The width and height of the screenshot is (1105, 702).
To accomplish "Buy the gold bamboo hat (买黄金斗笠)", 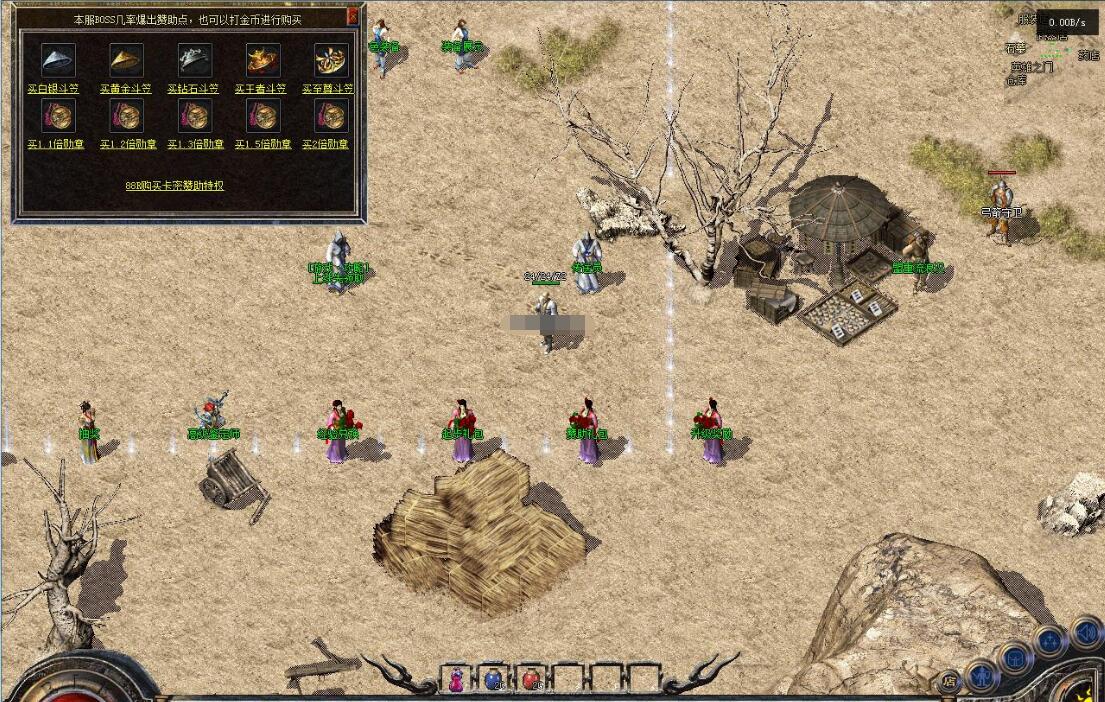I will [x=126, y=89].
